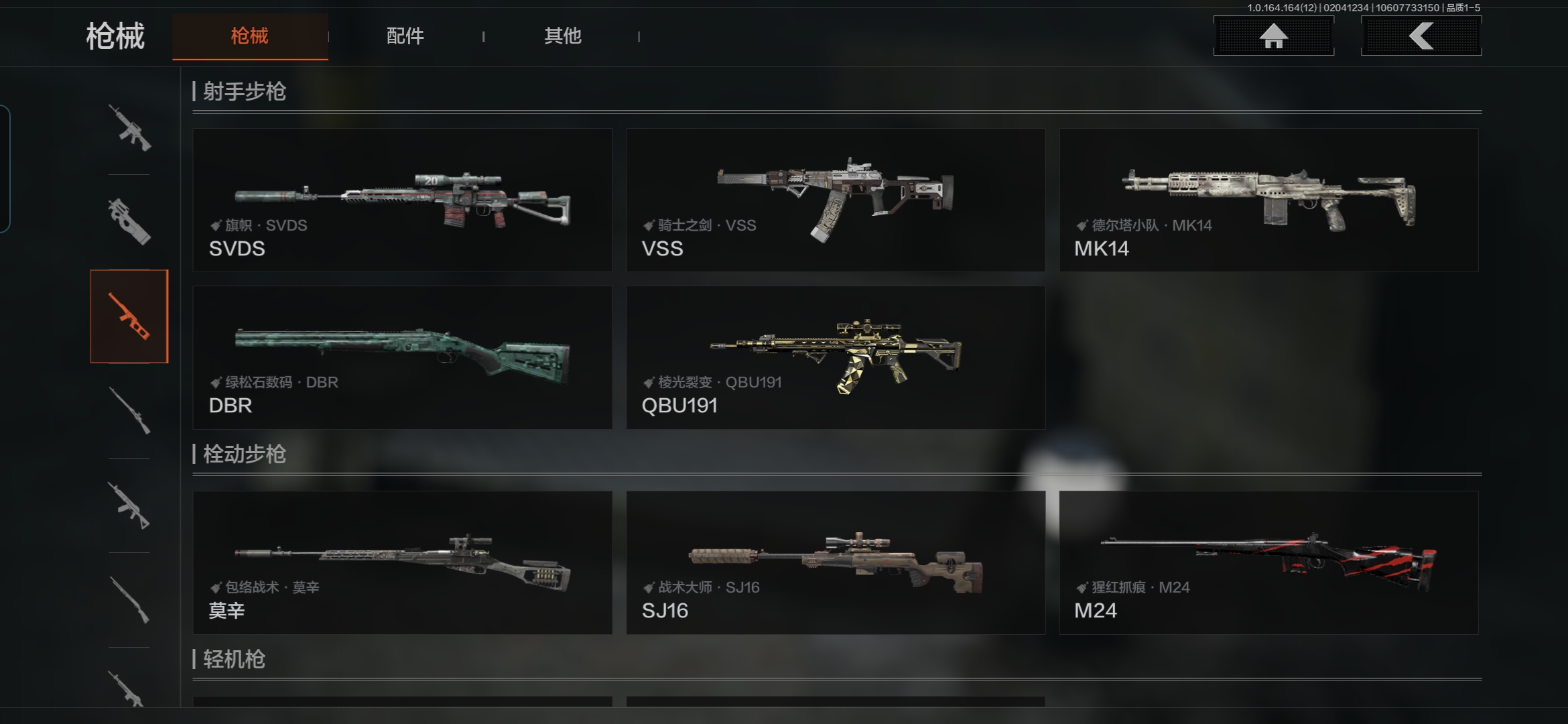Click the back arrow button
This screenshot has width=1568, height=724.
[1421, 36]
